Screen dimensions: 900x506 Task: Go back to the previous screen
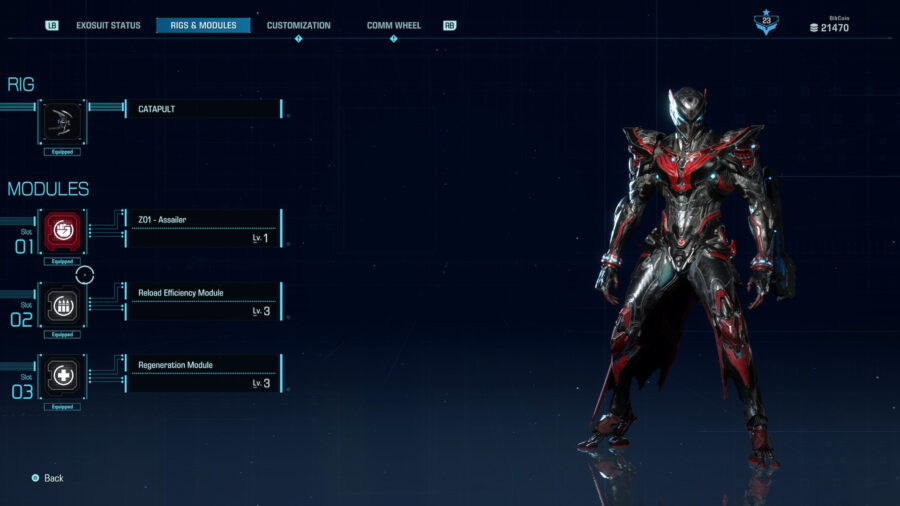pos(48,478)
